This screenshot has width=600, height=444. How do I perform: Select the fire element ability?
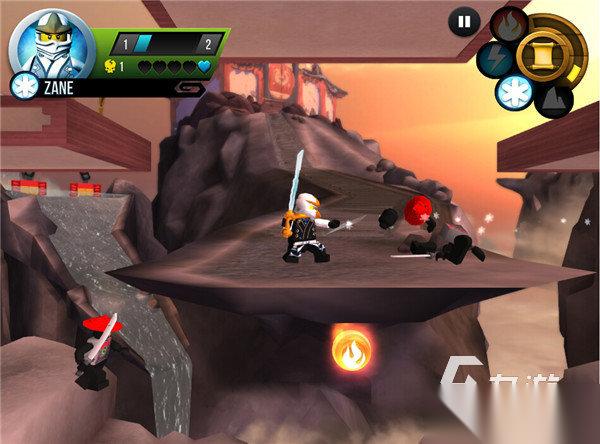[511, 22]
